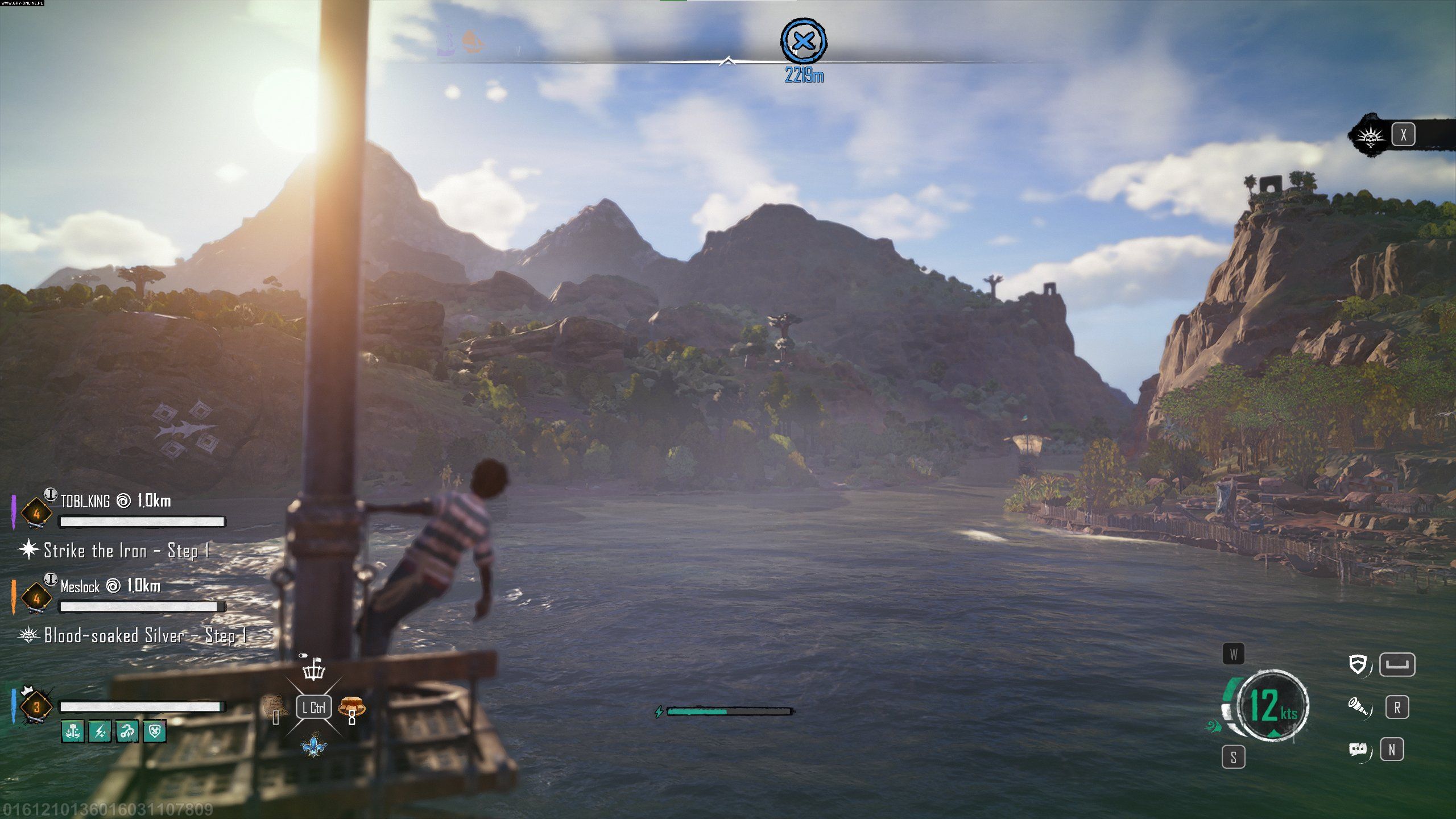The height and width of the screenshot is (819, 1456).
Task: Use the spyglass icon
Action: [1358, 707]
